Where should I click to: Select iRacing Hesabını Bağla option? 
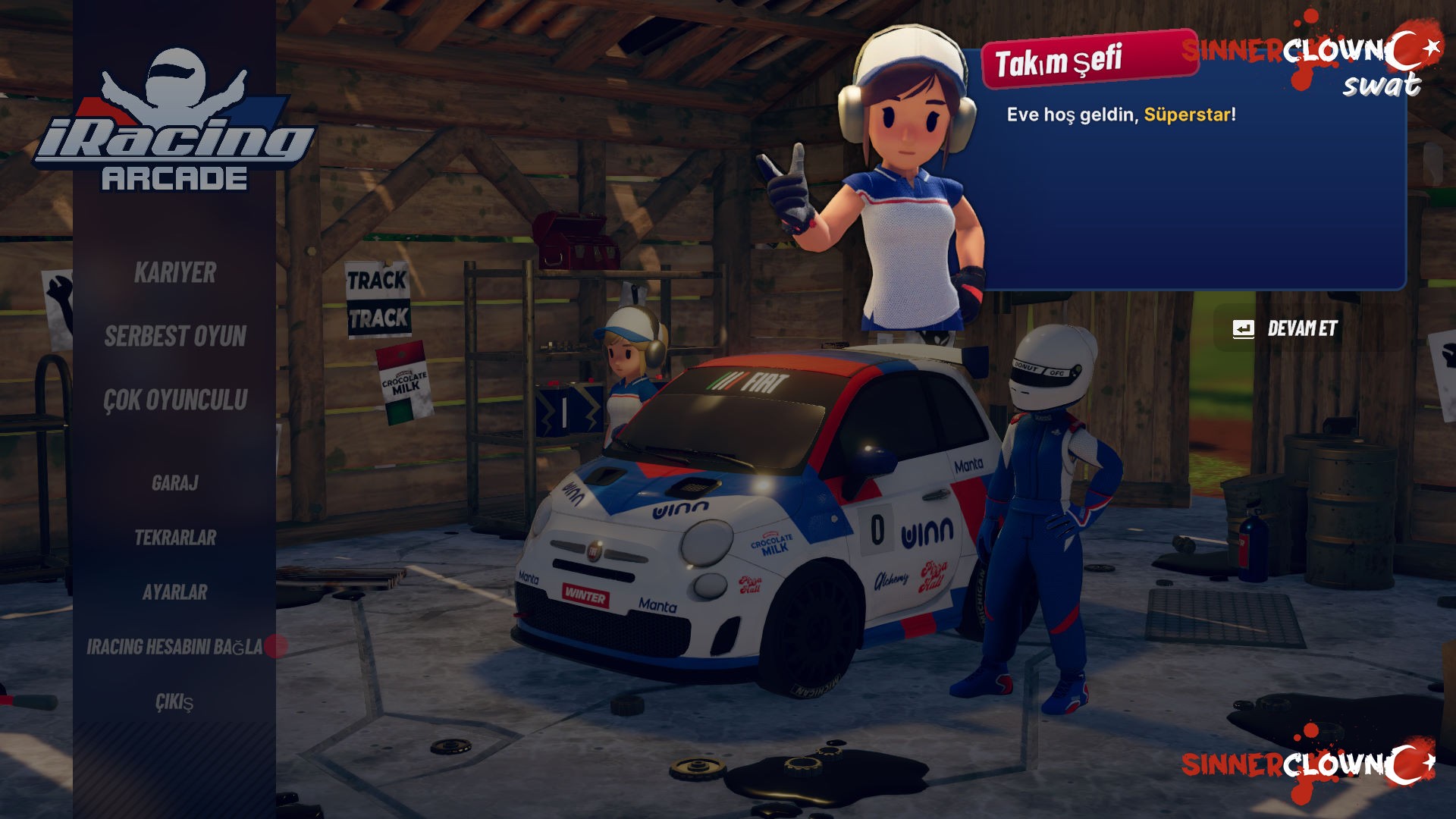coord(175,647)
